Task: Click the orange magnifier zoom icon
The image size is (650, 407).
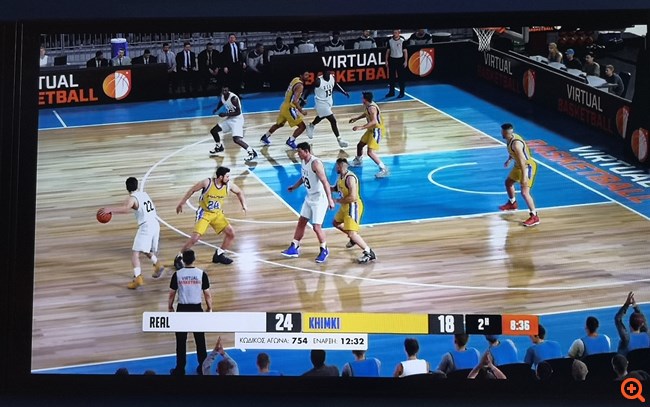Action: [632, 388]
